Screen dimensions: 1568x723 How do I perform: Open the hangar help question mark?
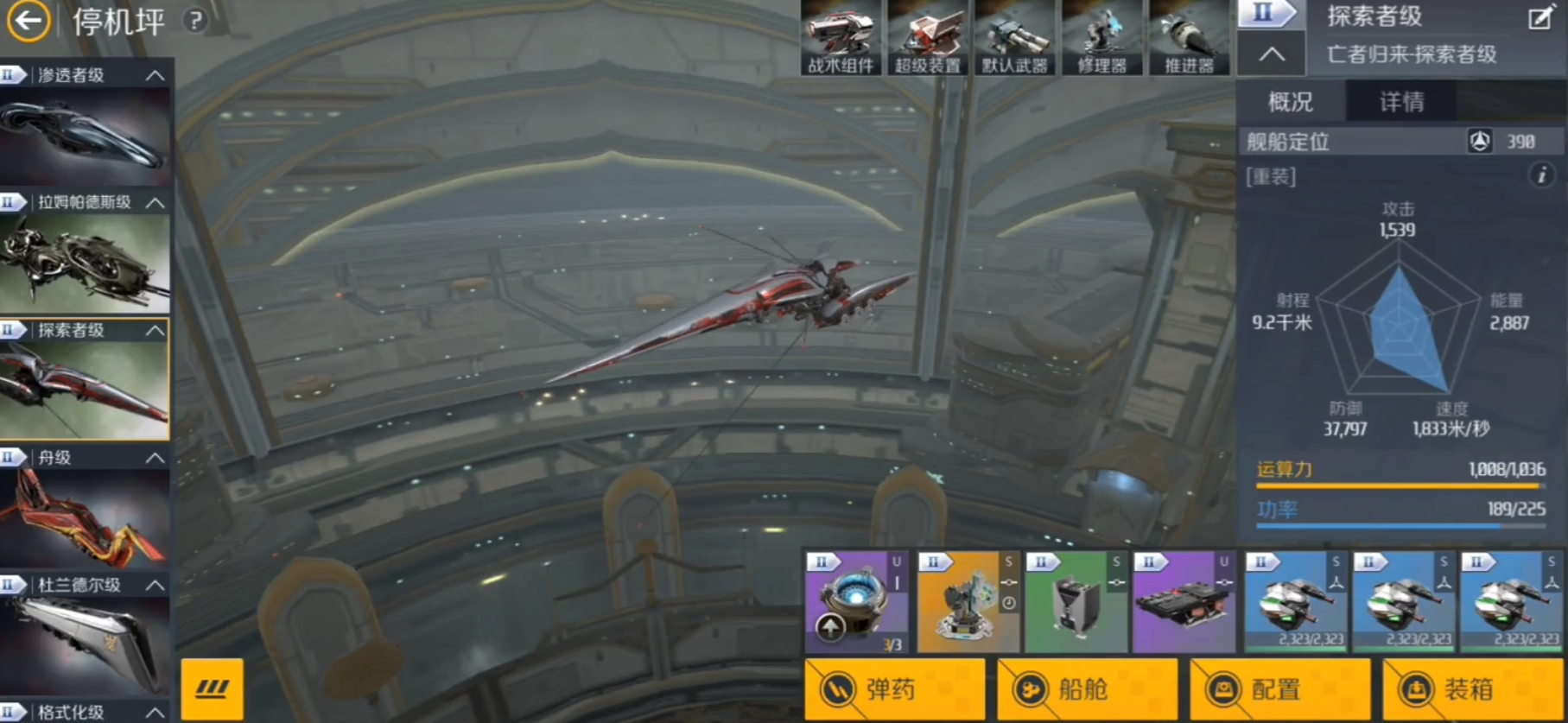196,21
